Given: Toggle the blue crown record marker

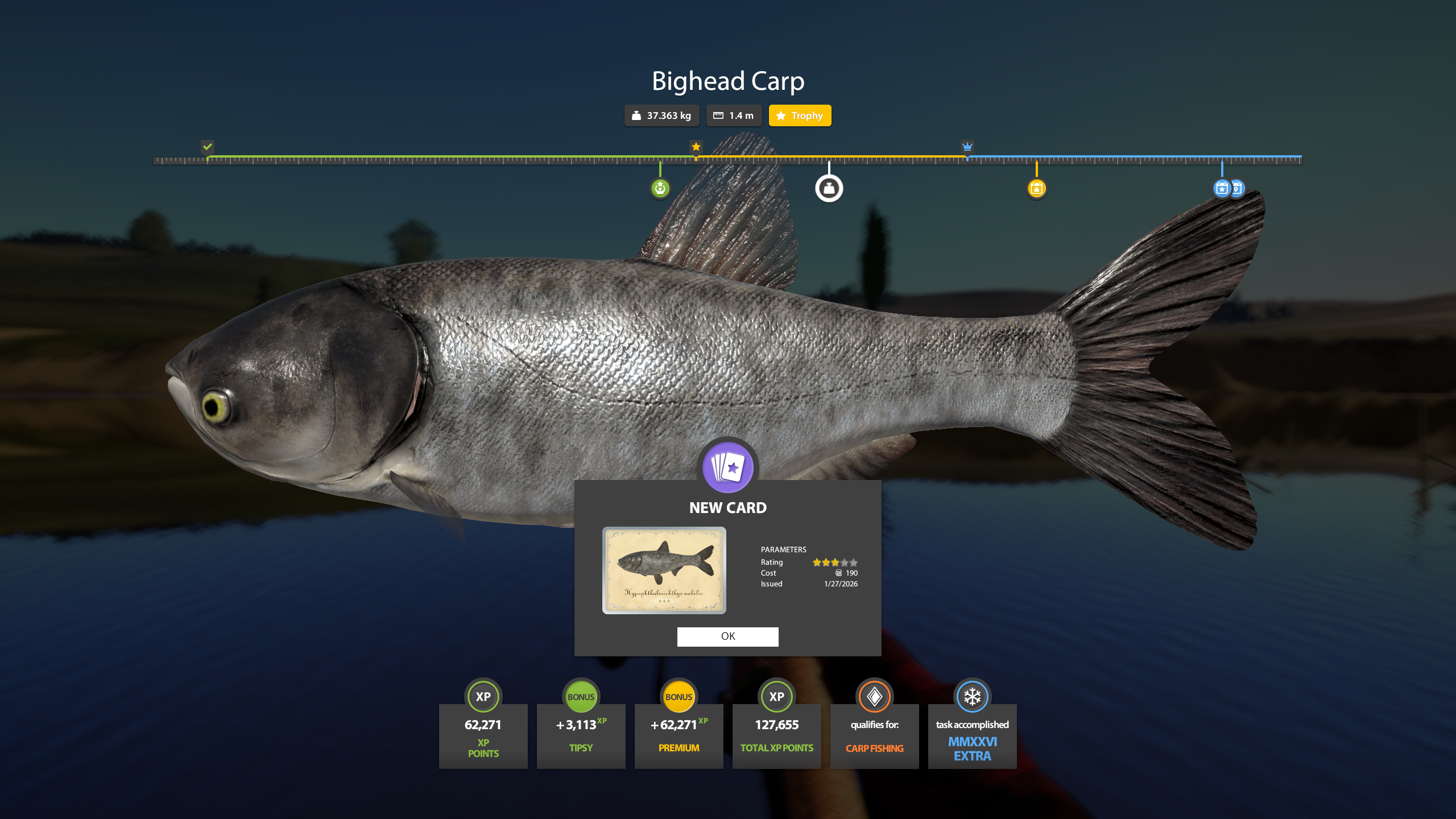Looking at the screenshot, I should tap(967, 147).
